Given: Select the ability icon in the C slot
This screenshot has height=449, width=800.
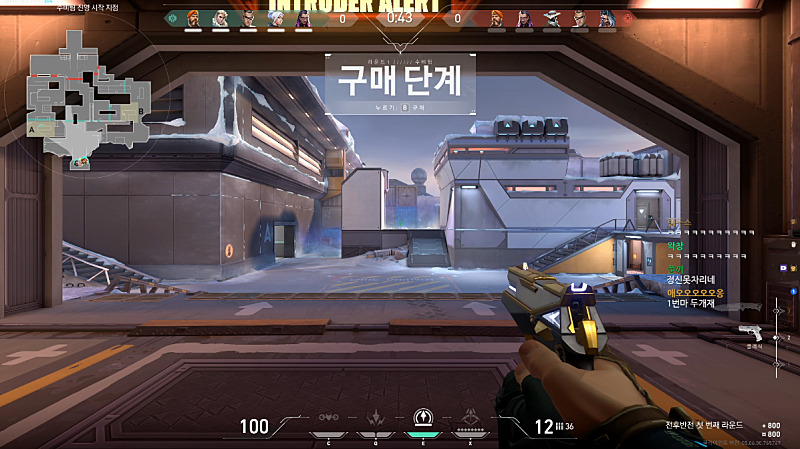Looking at the screenshot, I should [328, 419].
